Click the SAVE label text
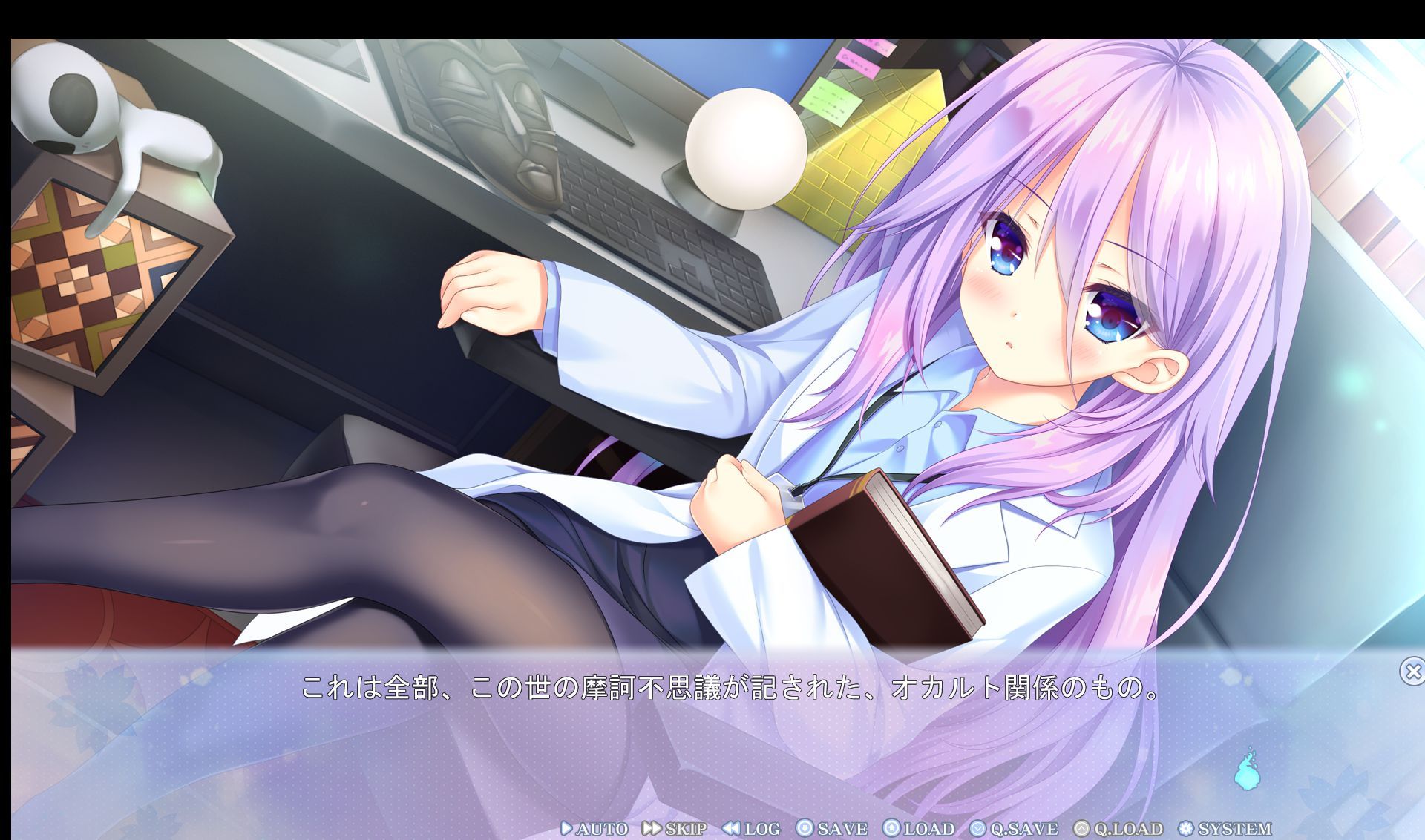The width and height of the screenshot is (1425, 840). tap(843, 828)
